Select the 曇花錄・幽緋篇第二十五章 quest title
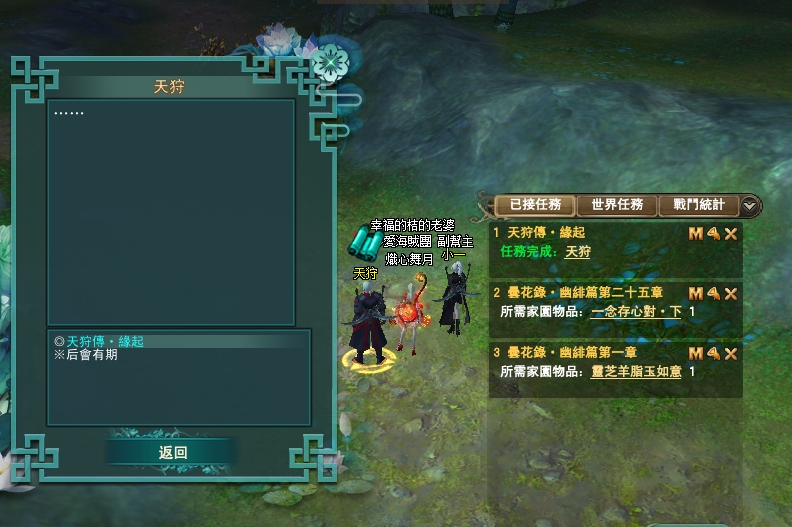Screen dimensions: 792x527 (x=579, y=293)
